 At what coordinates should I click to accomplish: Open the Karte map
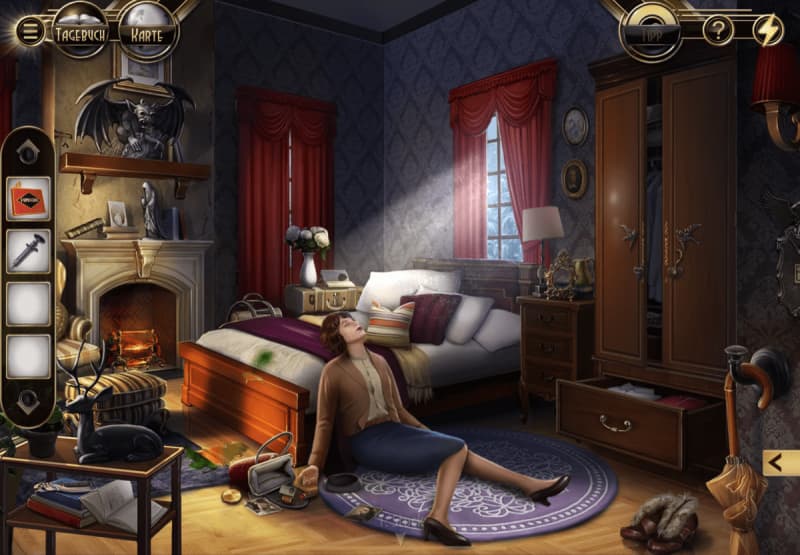[148, 31]
